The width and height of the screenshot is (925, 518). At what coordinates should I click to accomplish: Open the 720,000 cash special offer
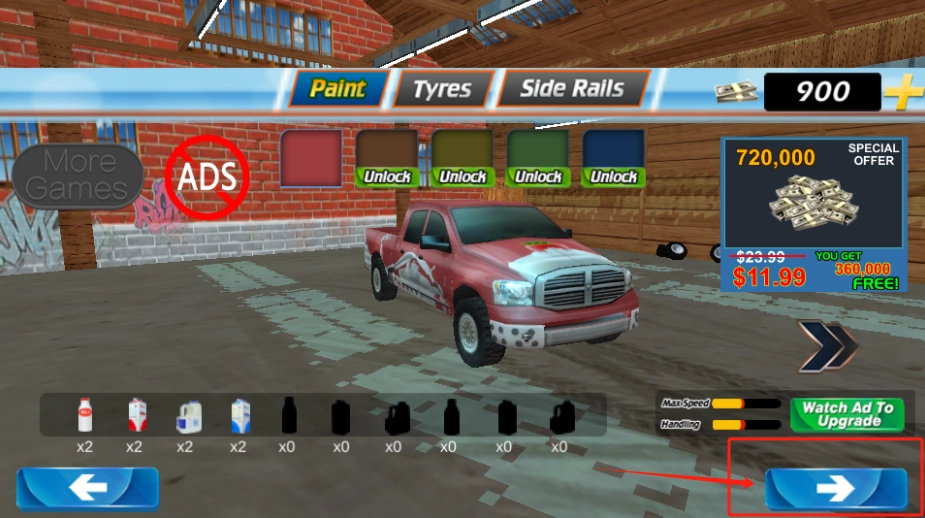click(814, 214)
